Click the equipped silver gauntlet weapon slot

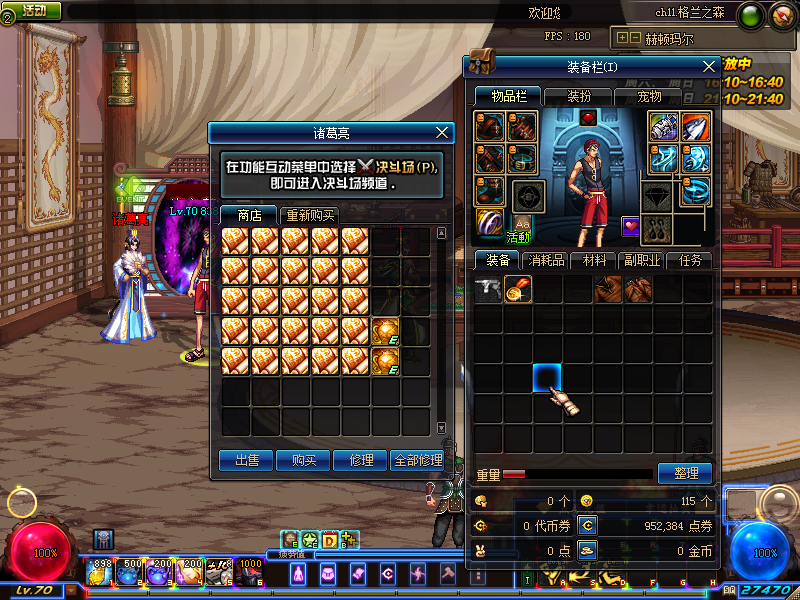(x=663, y=127)
